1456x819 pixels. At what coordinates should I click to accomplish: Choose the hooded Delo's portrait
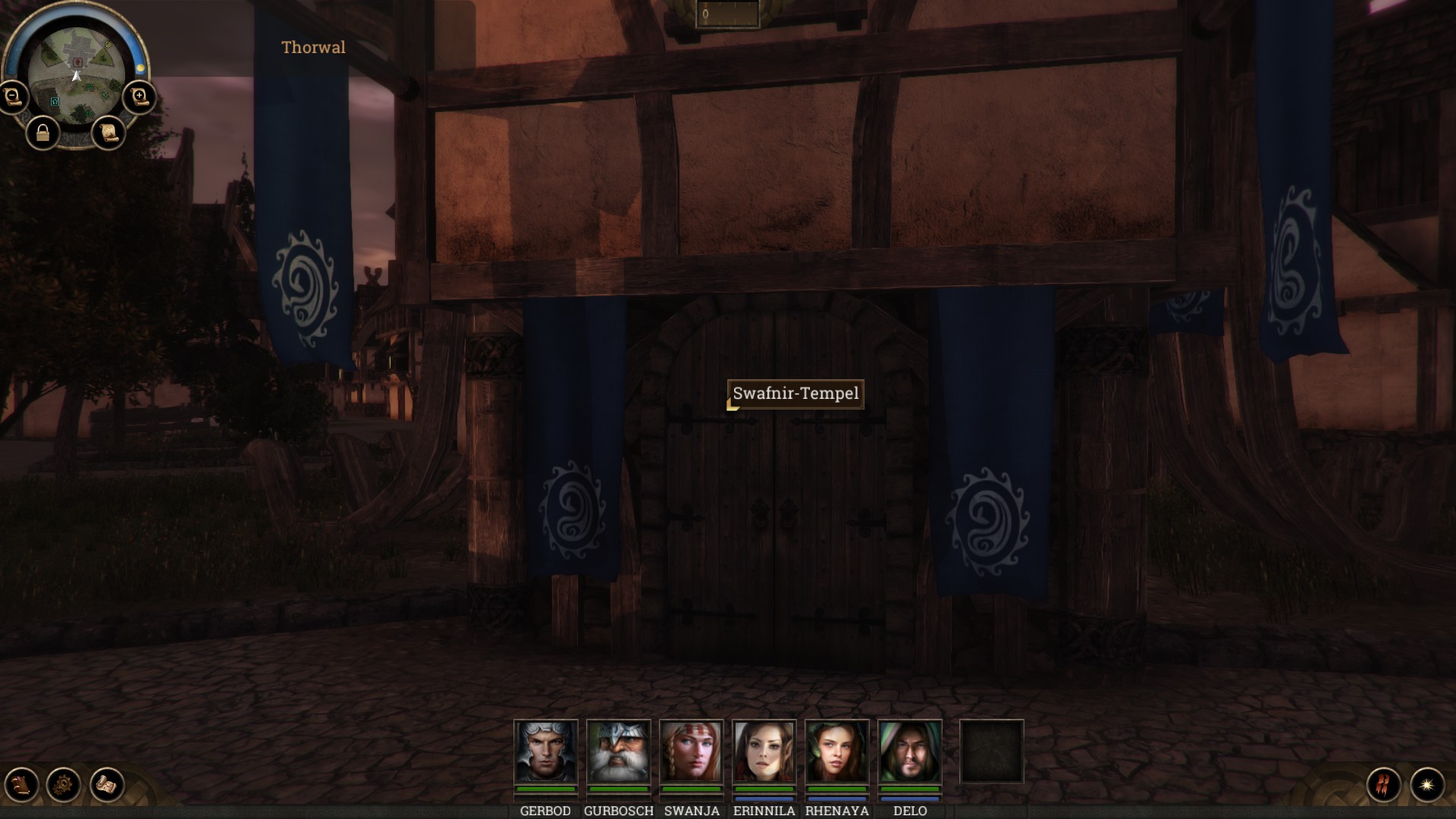910,752
